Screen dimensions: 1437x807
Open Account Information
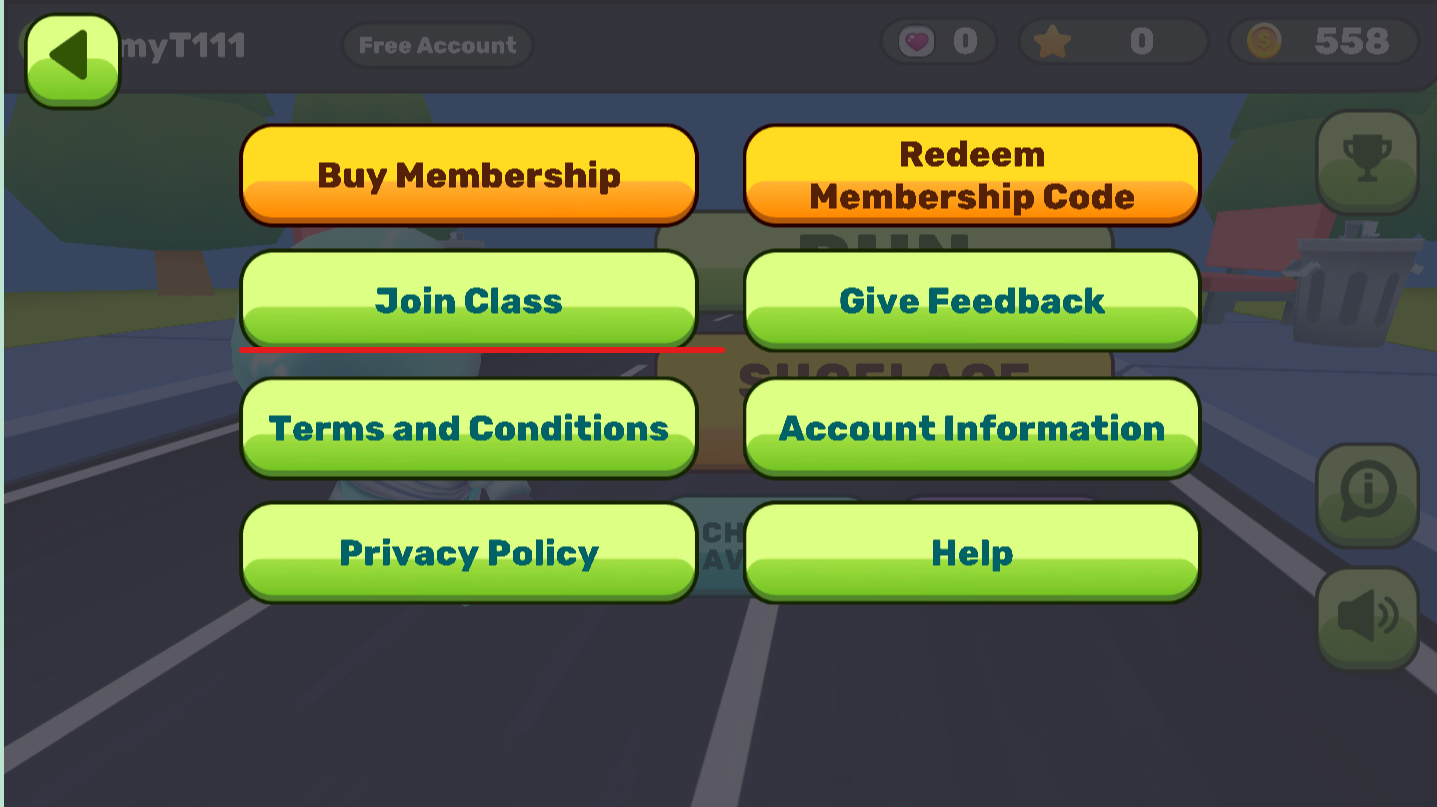click(971, 428)
